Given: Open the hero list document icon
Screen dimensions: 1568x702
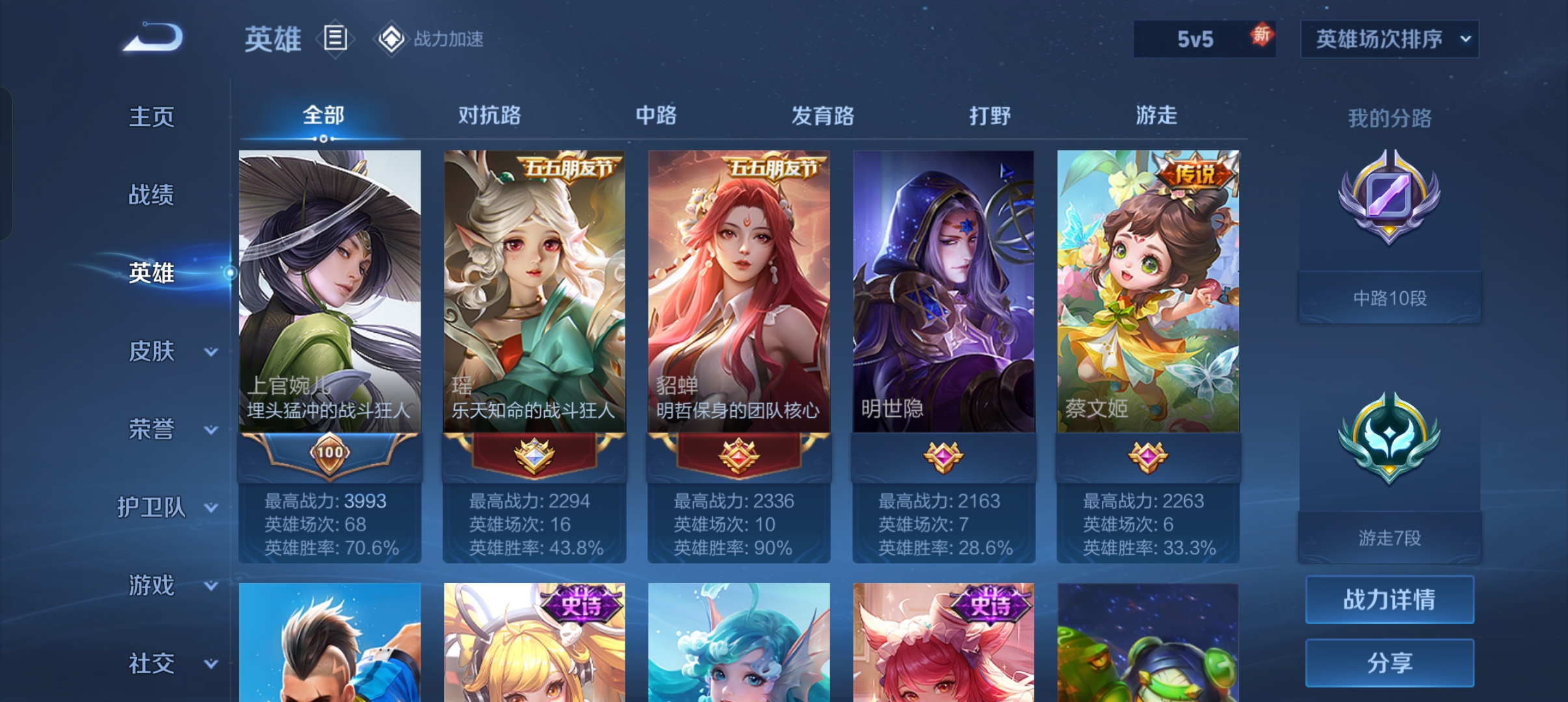Looking at the screenshot, I should [335, 38].
